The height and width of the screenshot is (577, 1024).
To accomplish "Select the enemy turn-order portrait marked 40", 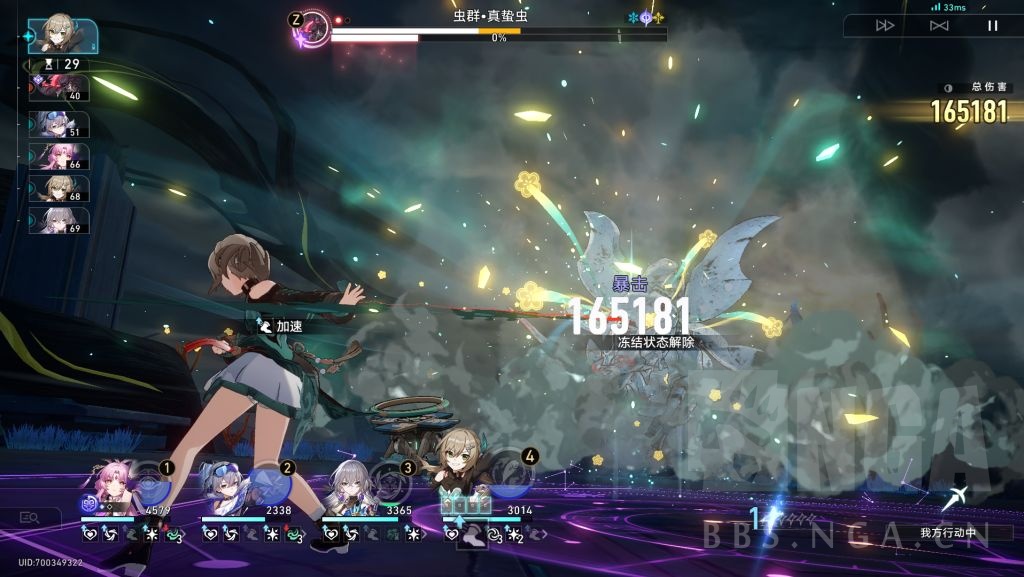I will click(x=61, y=88).
